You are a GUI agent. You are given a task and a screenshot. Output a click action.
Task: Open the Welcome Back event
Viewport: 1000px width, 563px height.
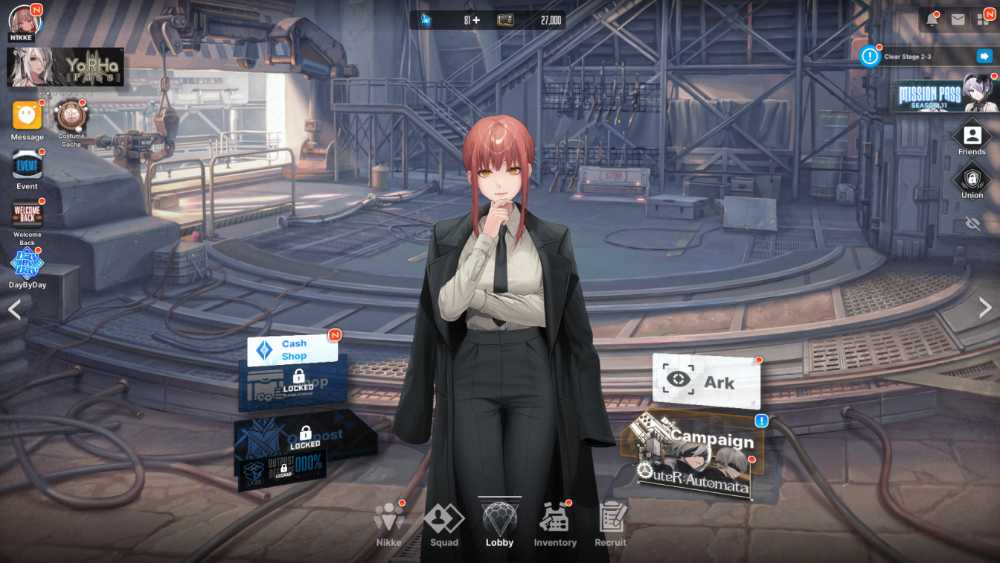27,215
